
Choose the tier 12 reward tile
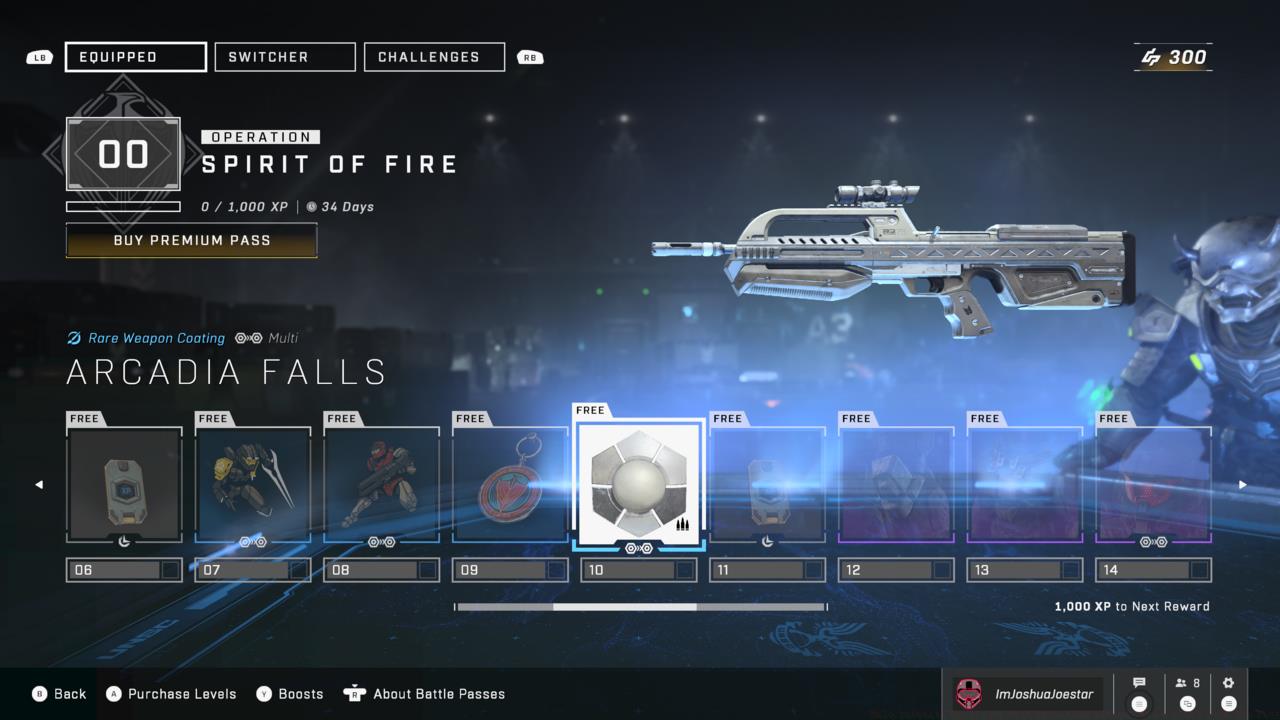click(896, 485)
